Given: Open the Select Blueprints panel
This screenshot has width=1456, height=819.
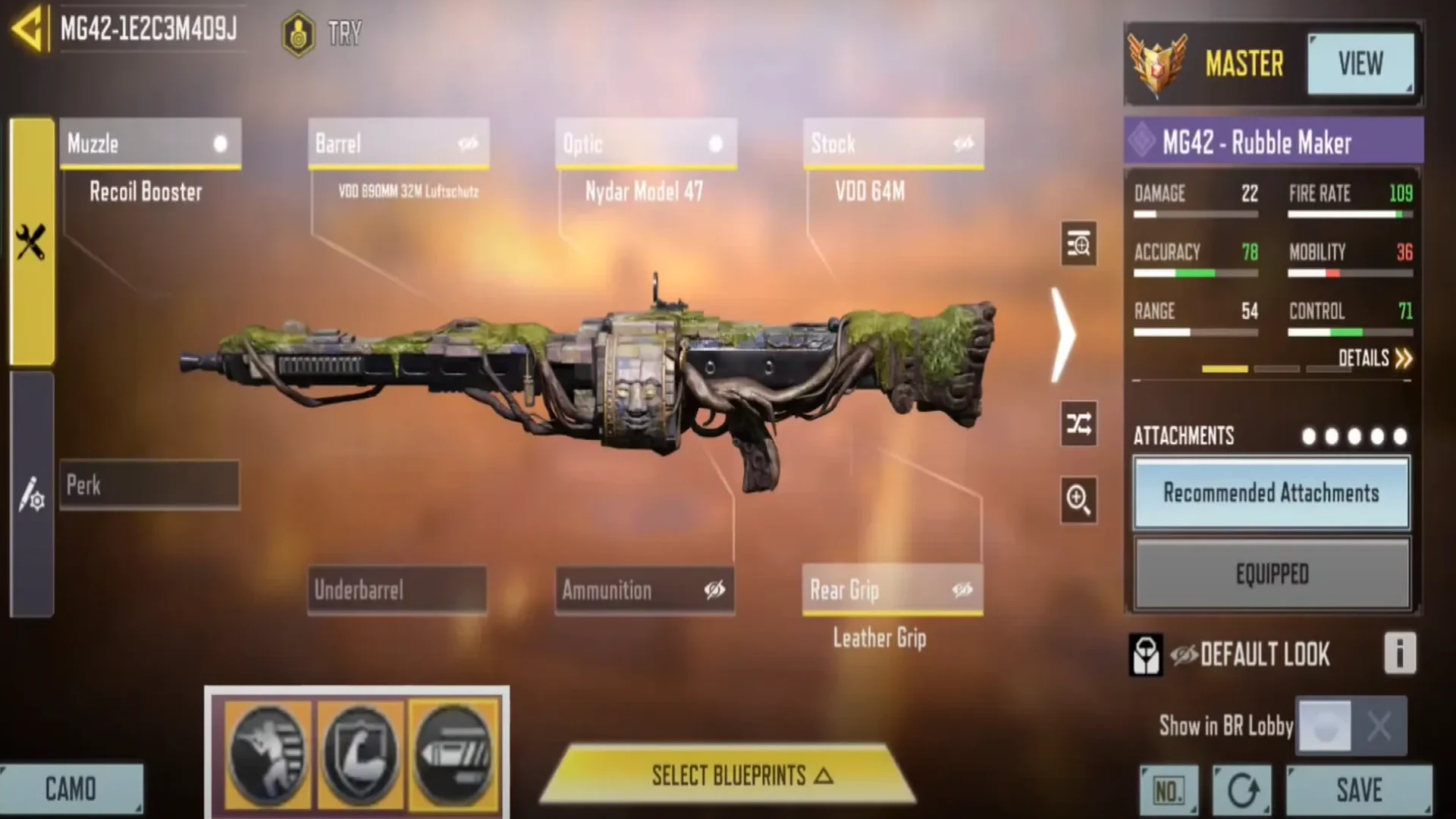Looking at the screenshot, I should pos(728,775).
